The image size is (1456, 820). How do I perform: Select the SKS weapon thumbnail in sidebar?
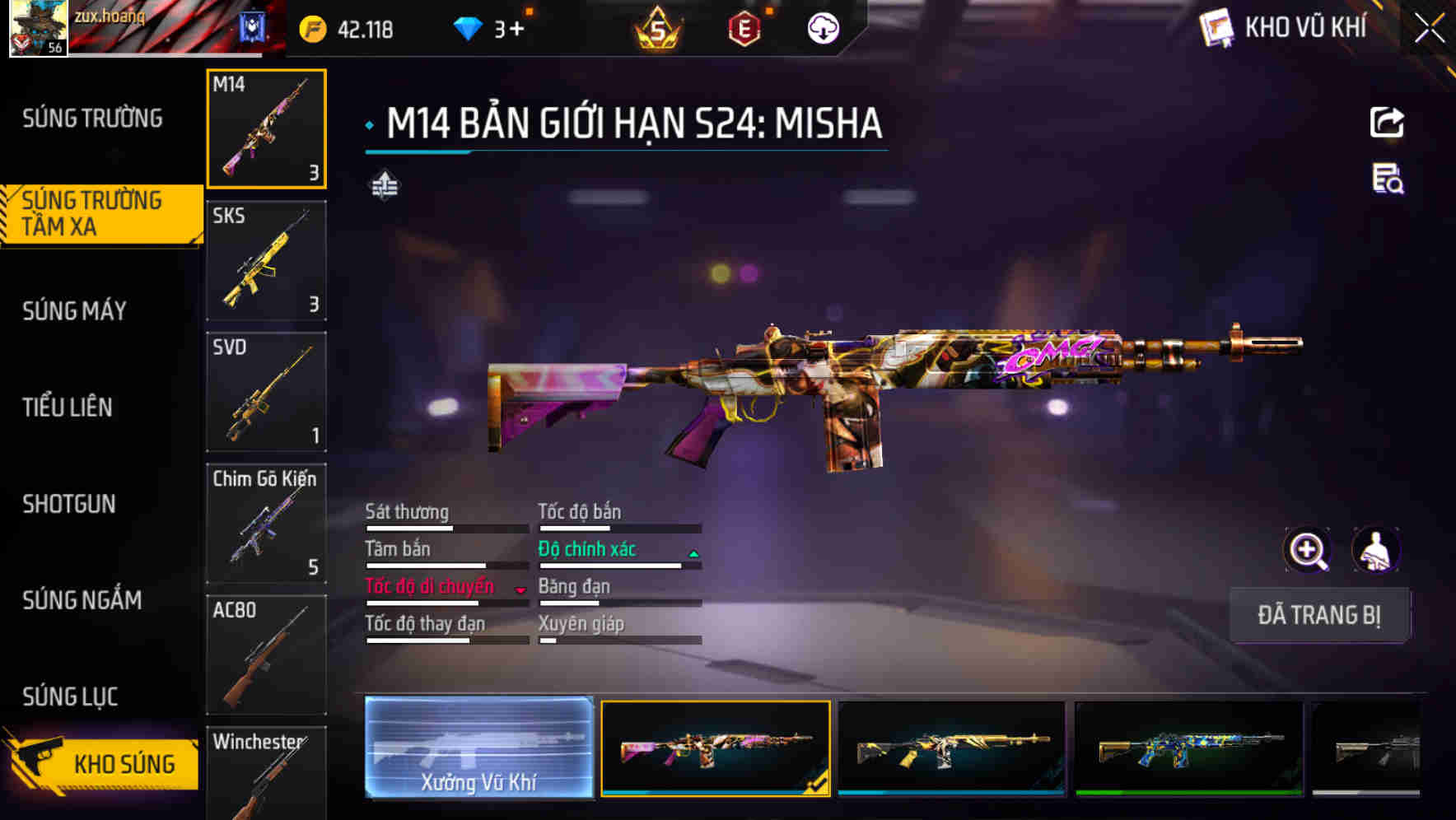265,259
